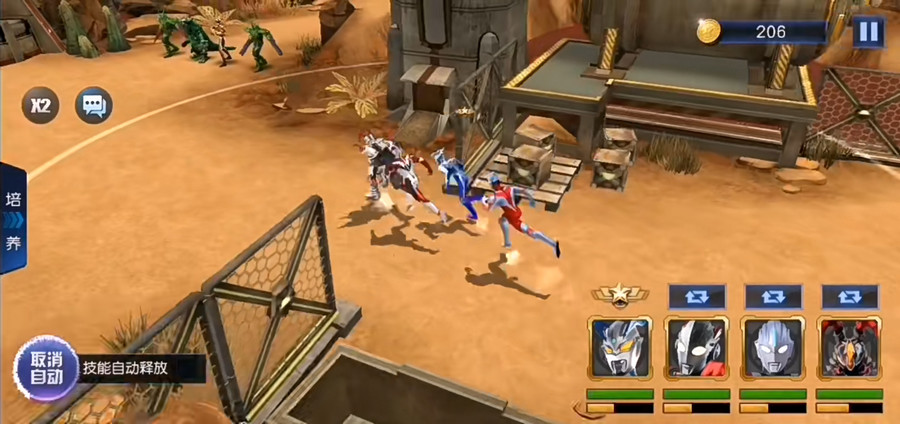
Task: Select the dark red monster portrait
Action: (849, 349)
